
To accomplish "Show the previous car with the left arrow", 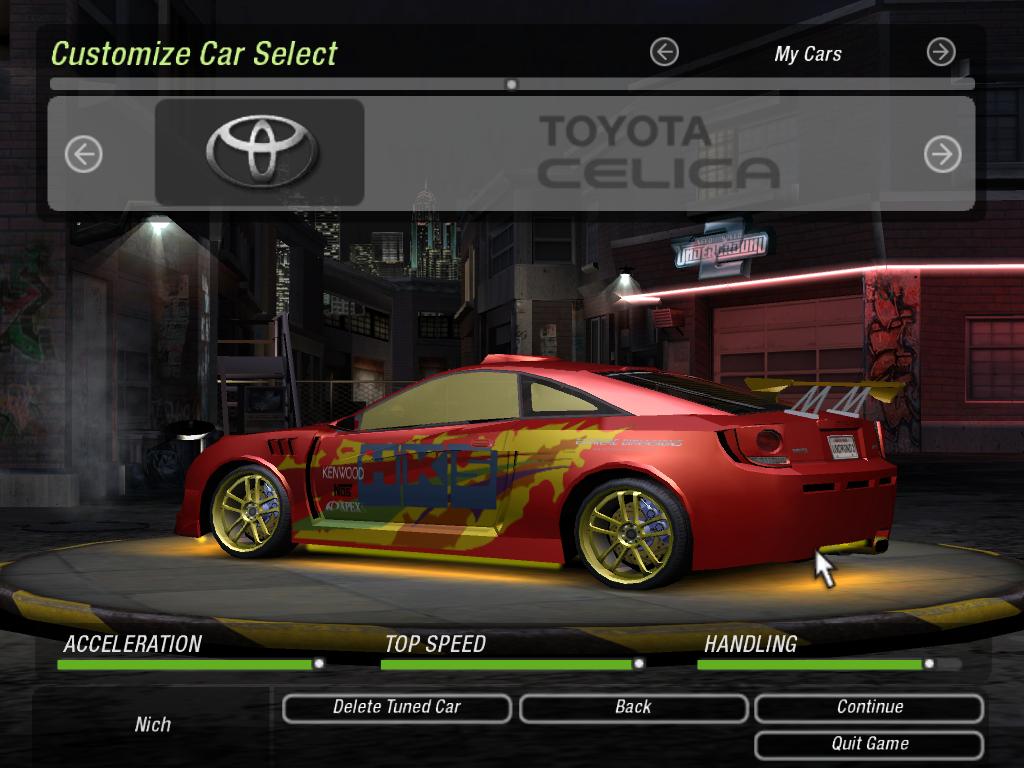I will click(x=84, y=154).
